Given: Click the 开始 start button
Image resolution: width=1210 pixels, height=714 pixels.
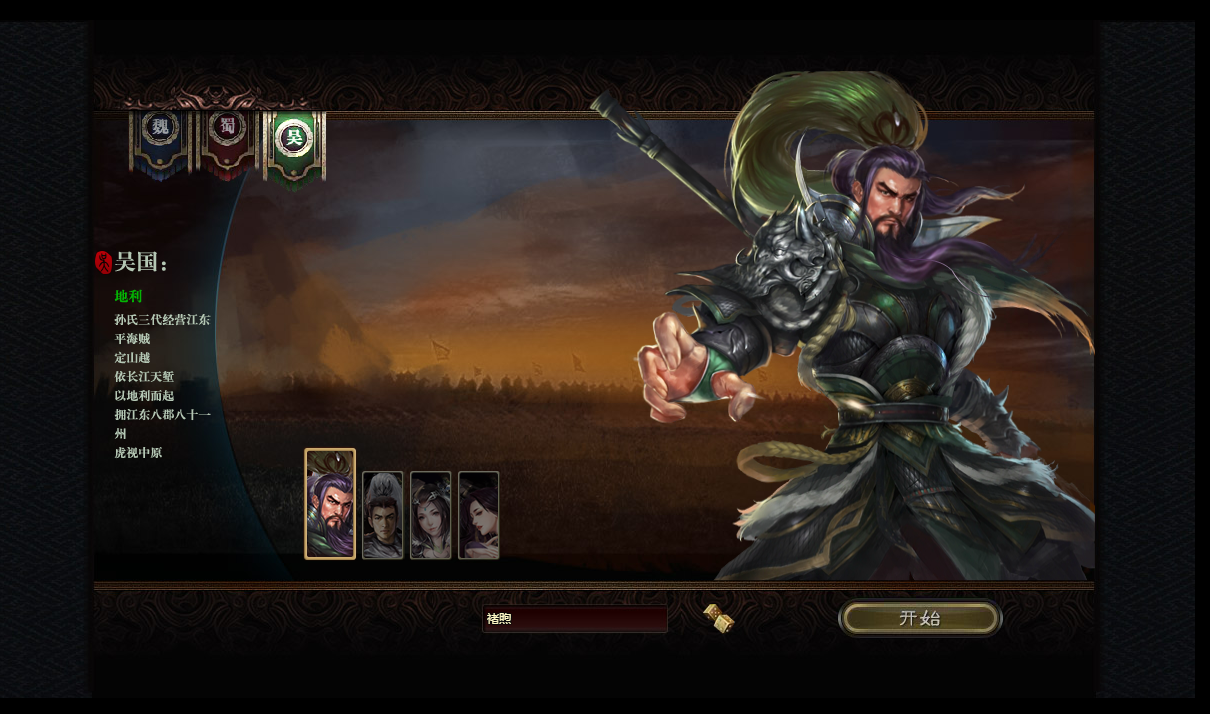Looking at the screenshot, I should [920, 618].
